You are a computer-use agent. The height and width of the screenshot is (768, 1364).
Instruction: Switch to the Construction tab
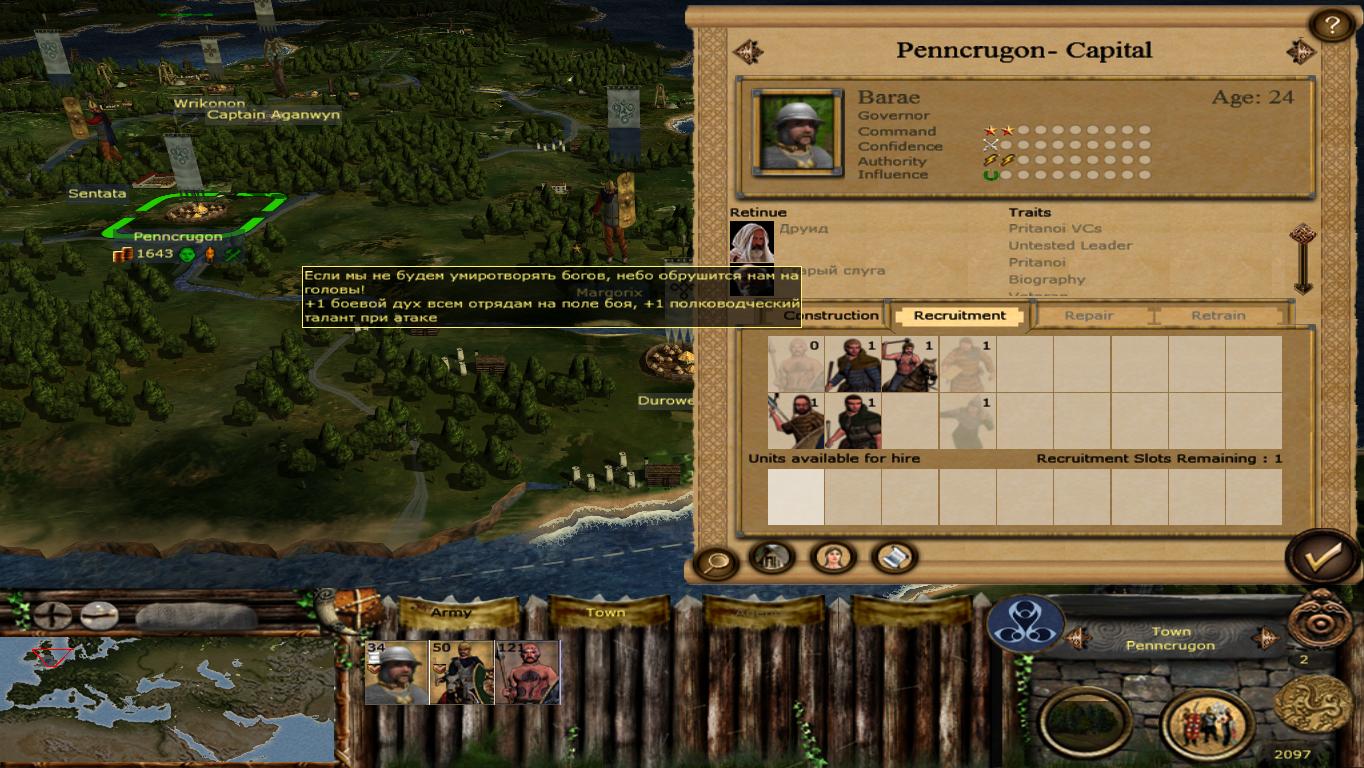[830, 316]
